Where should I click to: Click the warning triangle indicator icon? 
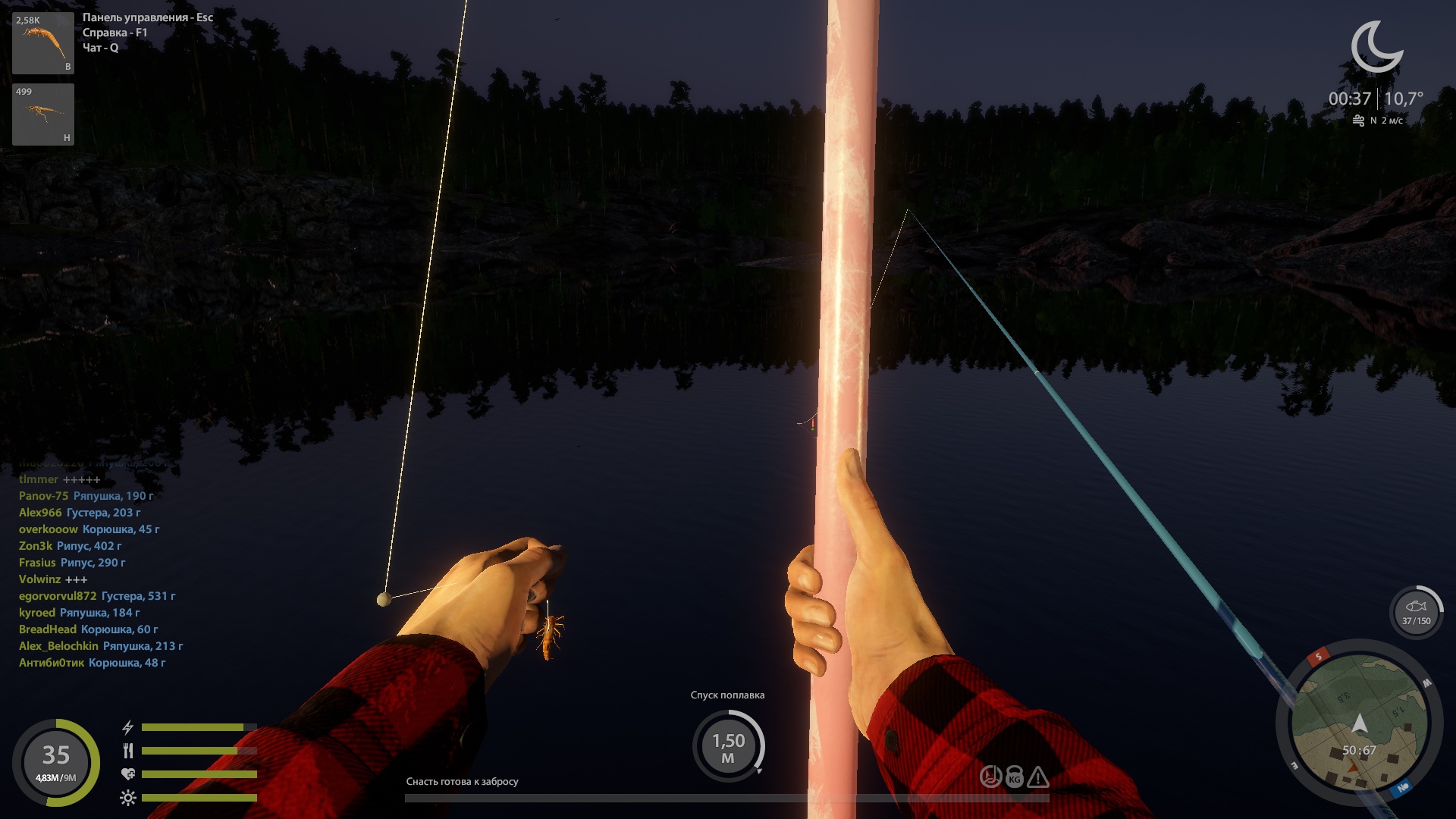click(1037, 777)
